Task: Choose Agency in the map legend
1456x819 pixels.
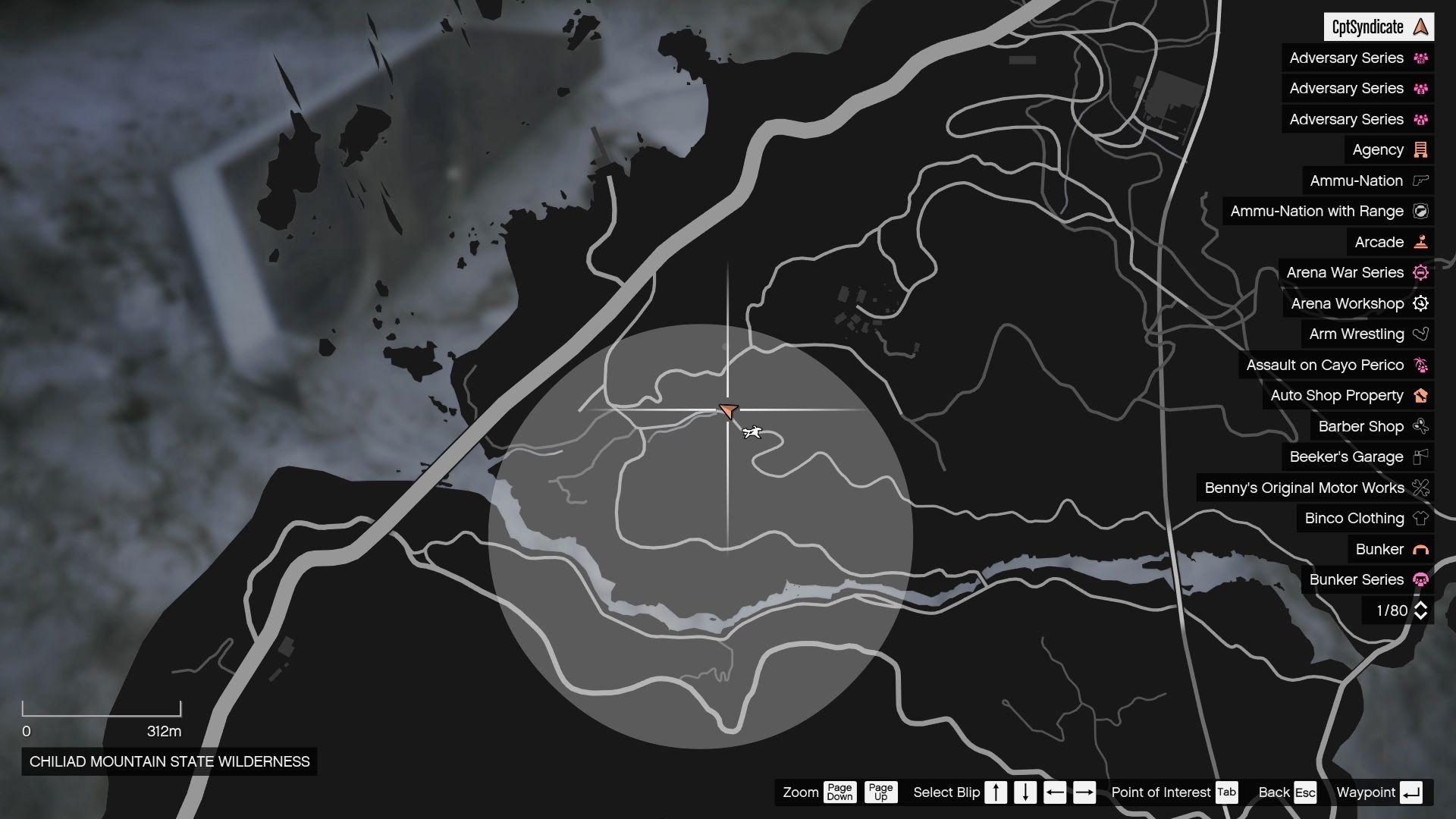Action: [1389, 150]
